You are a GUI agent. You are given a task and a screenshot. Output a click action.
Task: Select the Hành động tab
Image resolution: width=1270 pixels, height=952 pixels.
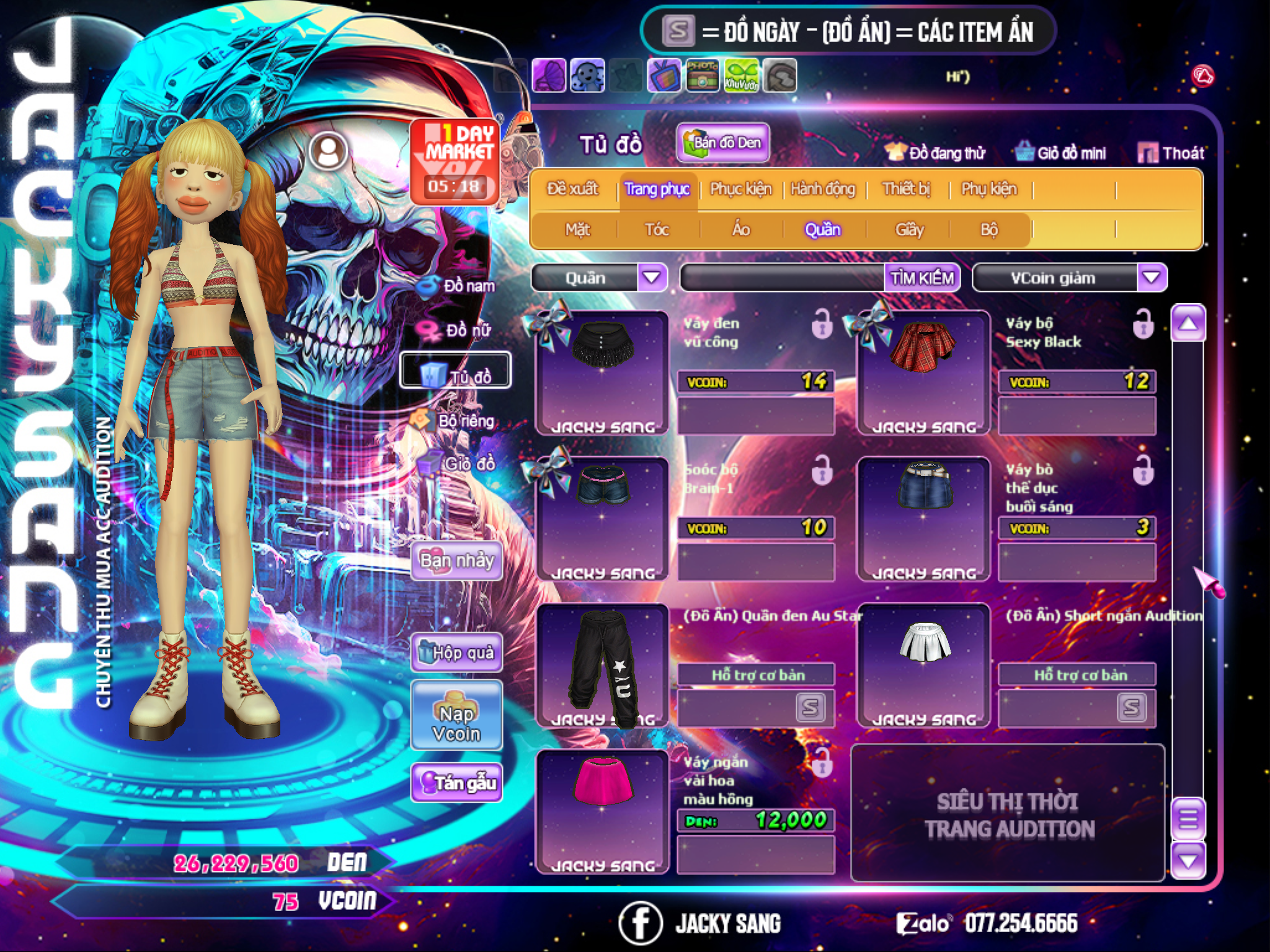pyautogui.click(x=823, y=189)
